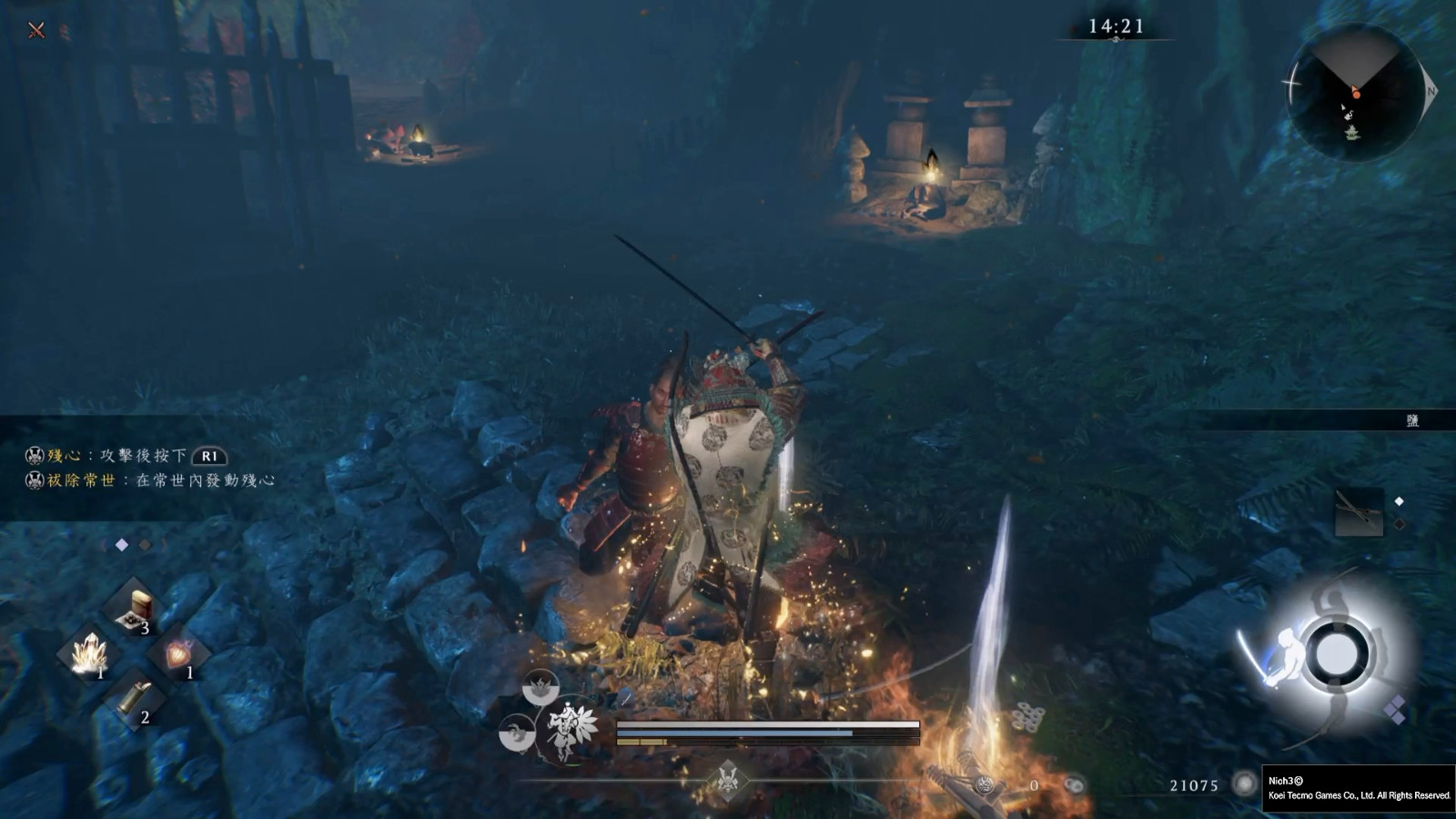The height and width of the screenshot is (819, 1456).
Task: Select the crossed swords weapon slot
Action: point(1359,512)
